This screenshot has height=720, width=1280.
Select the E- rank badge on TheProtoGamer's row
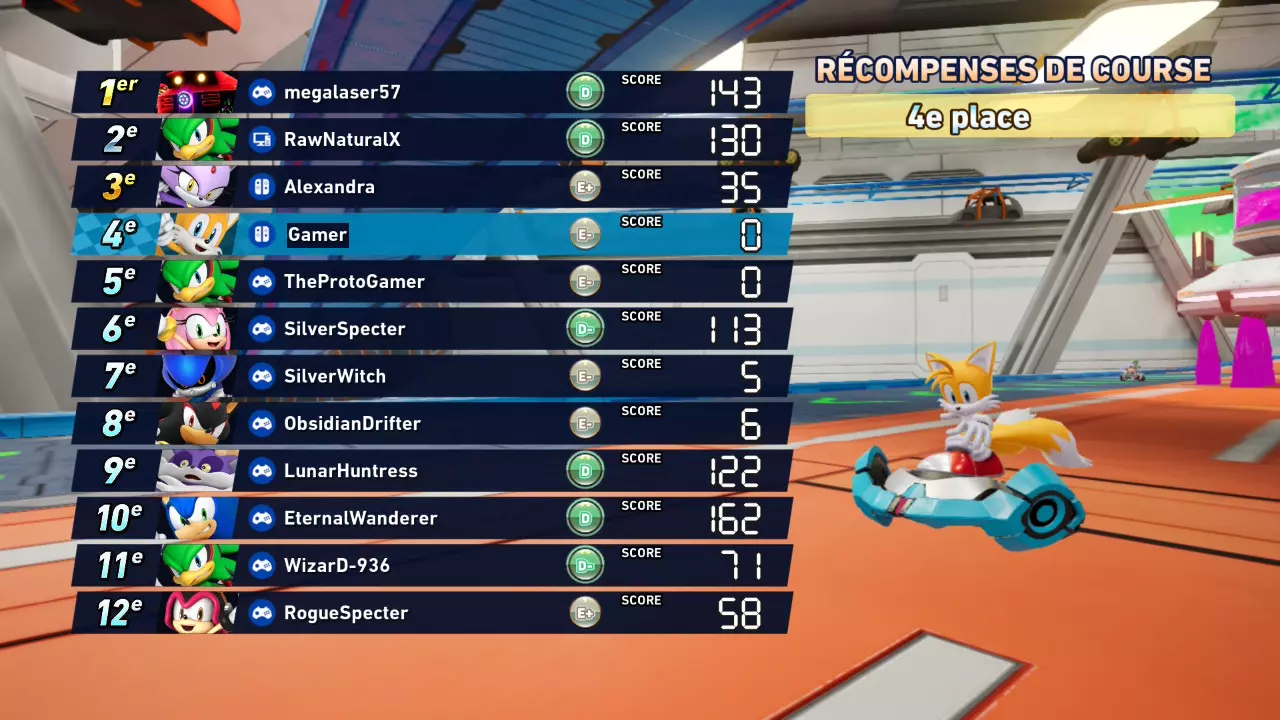tap(585, 281)
